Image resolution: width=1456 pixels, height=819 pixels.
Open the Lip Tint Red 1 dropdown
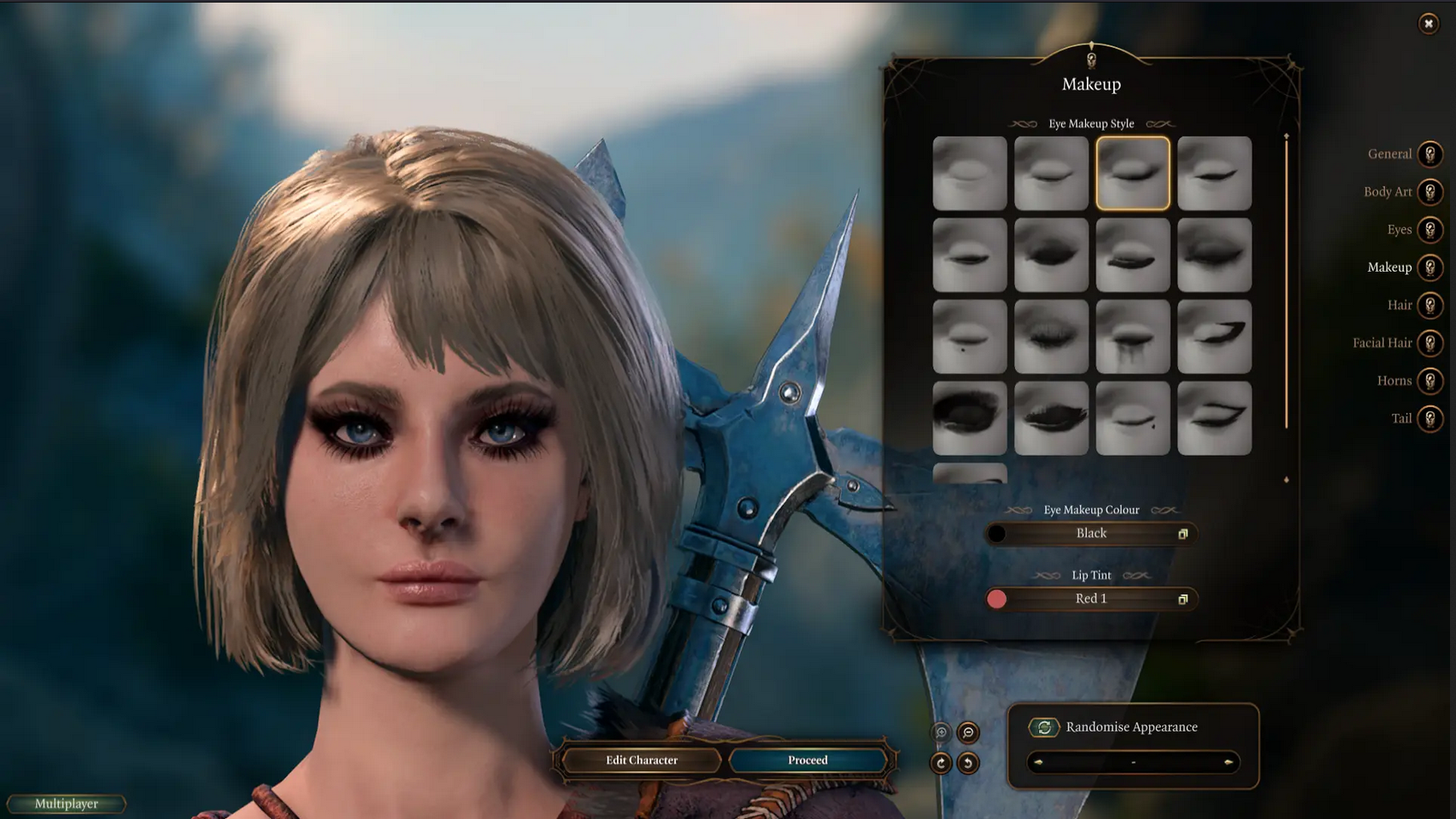[x=1091, y=599]
